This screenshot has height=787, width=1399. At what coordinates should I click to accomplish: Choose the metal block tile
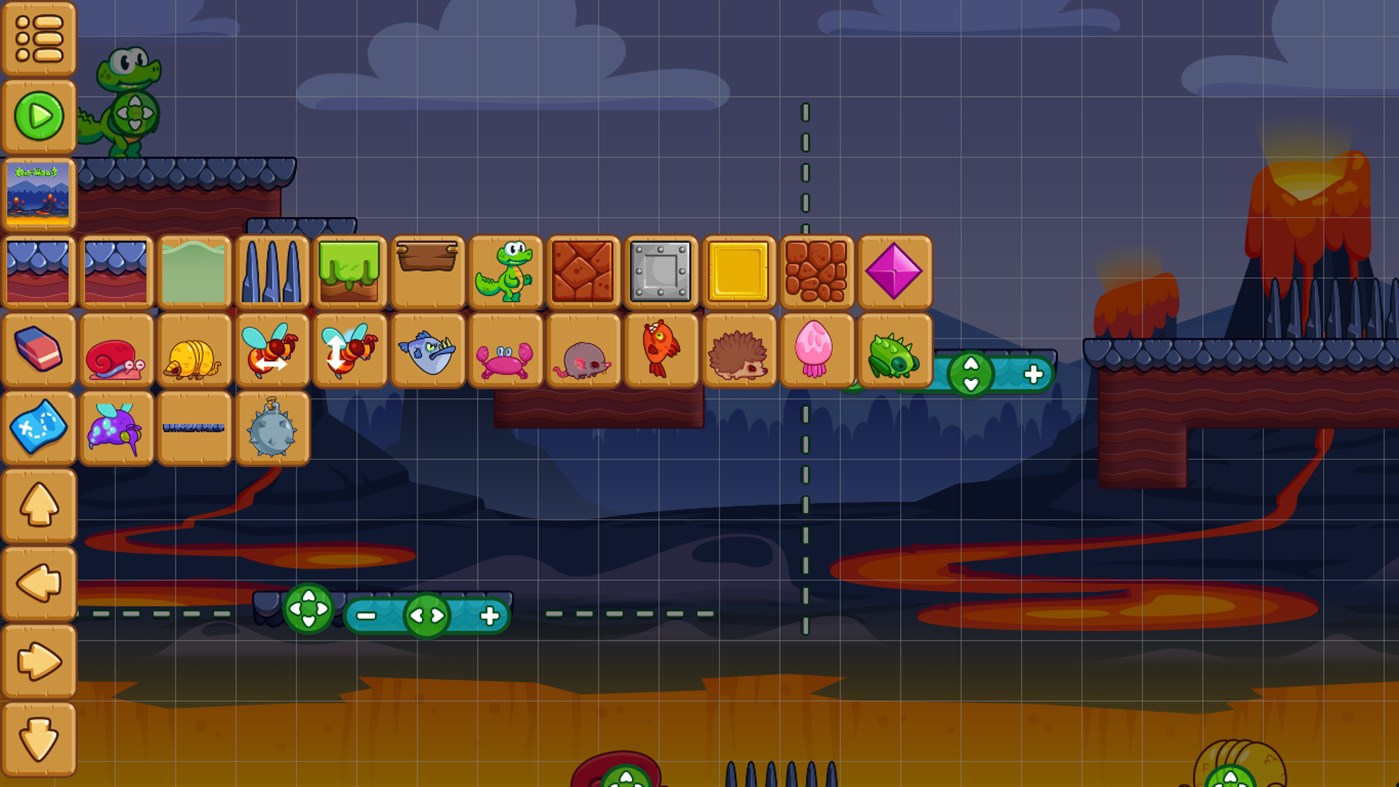coord(661,271)
